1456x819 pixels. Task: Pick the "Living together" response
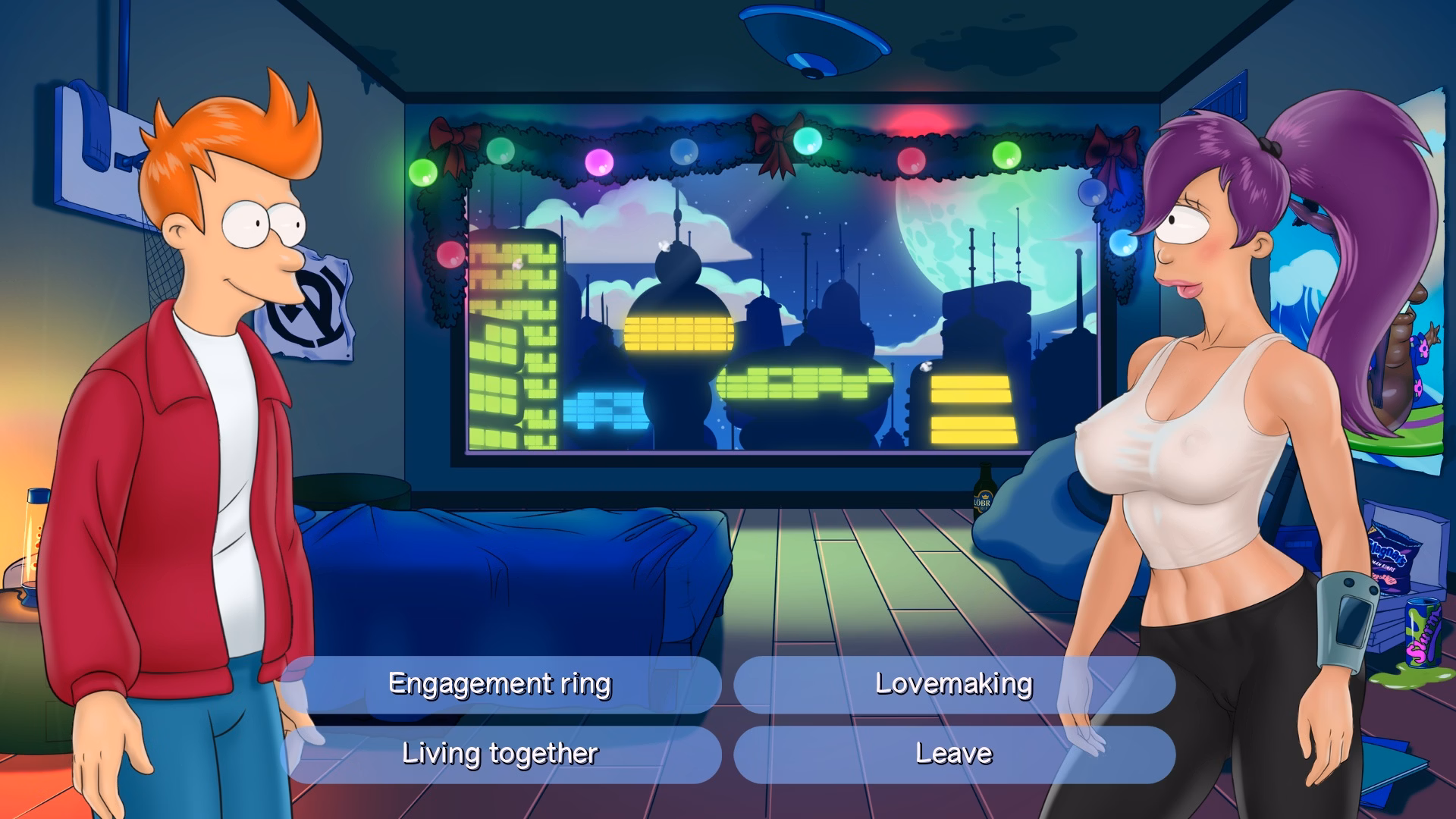click(500, 754)
